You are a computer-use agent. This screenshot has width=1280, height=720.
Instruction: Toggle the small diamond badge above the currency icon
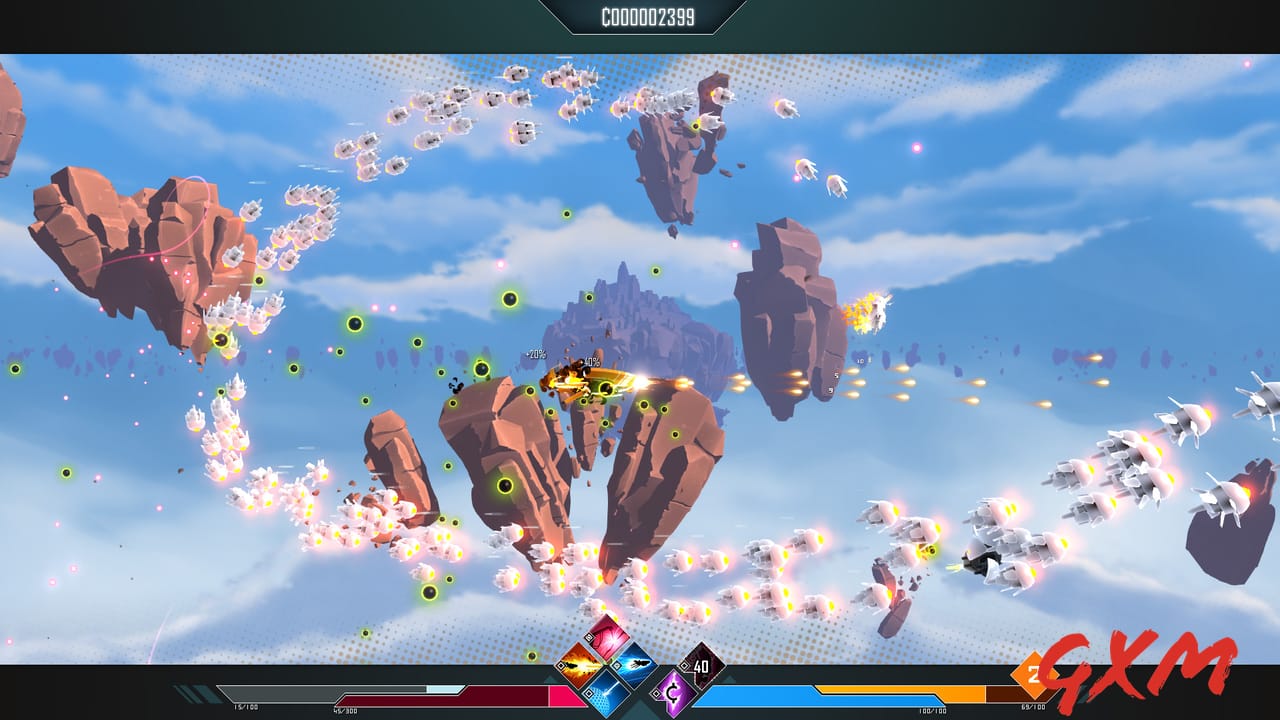click(x=683, y=665)
